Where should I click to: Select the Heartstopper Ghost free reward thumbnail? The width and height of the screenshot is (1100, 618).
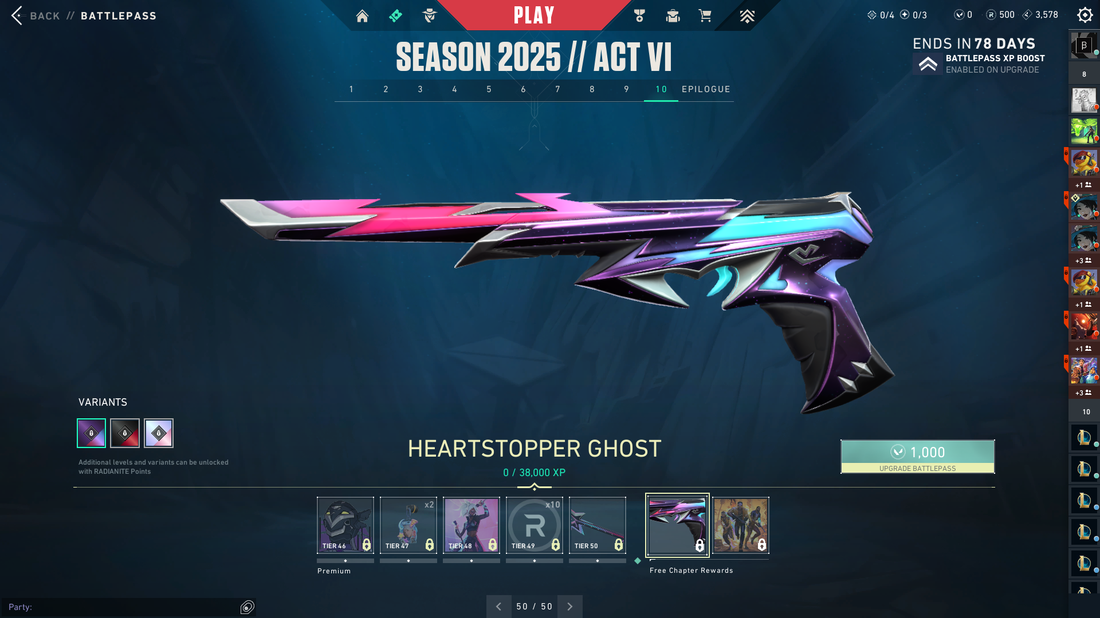(x=677, y=525)
